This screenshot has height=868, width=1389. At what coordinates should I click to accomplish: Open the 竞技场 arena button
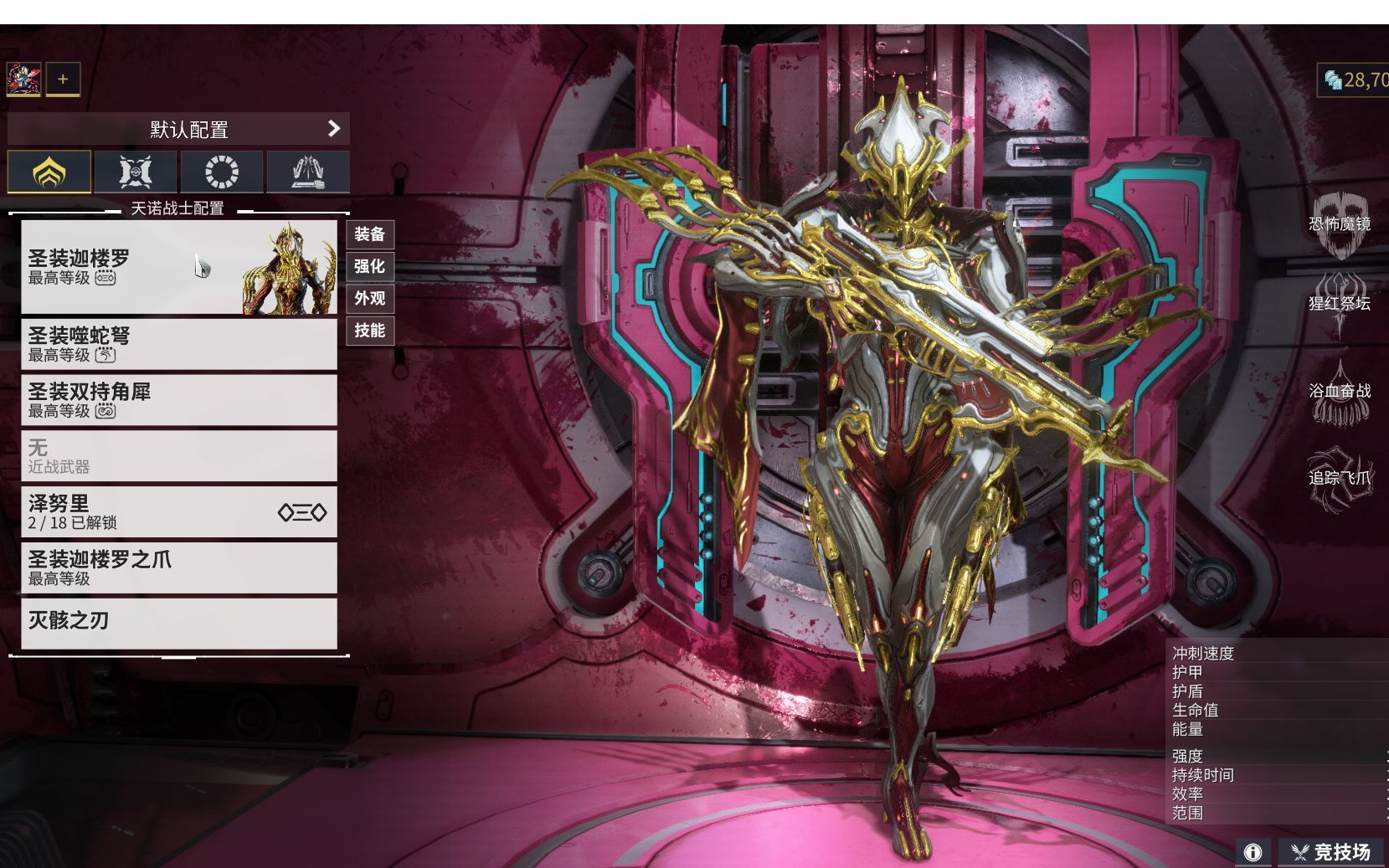coord(1332,852)
